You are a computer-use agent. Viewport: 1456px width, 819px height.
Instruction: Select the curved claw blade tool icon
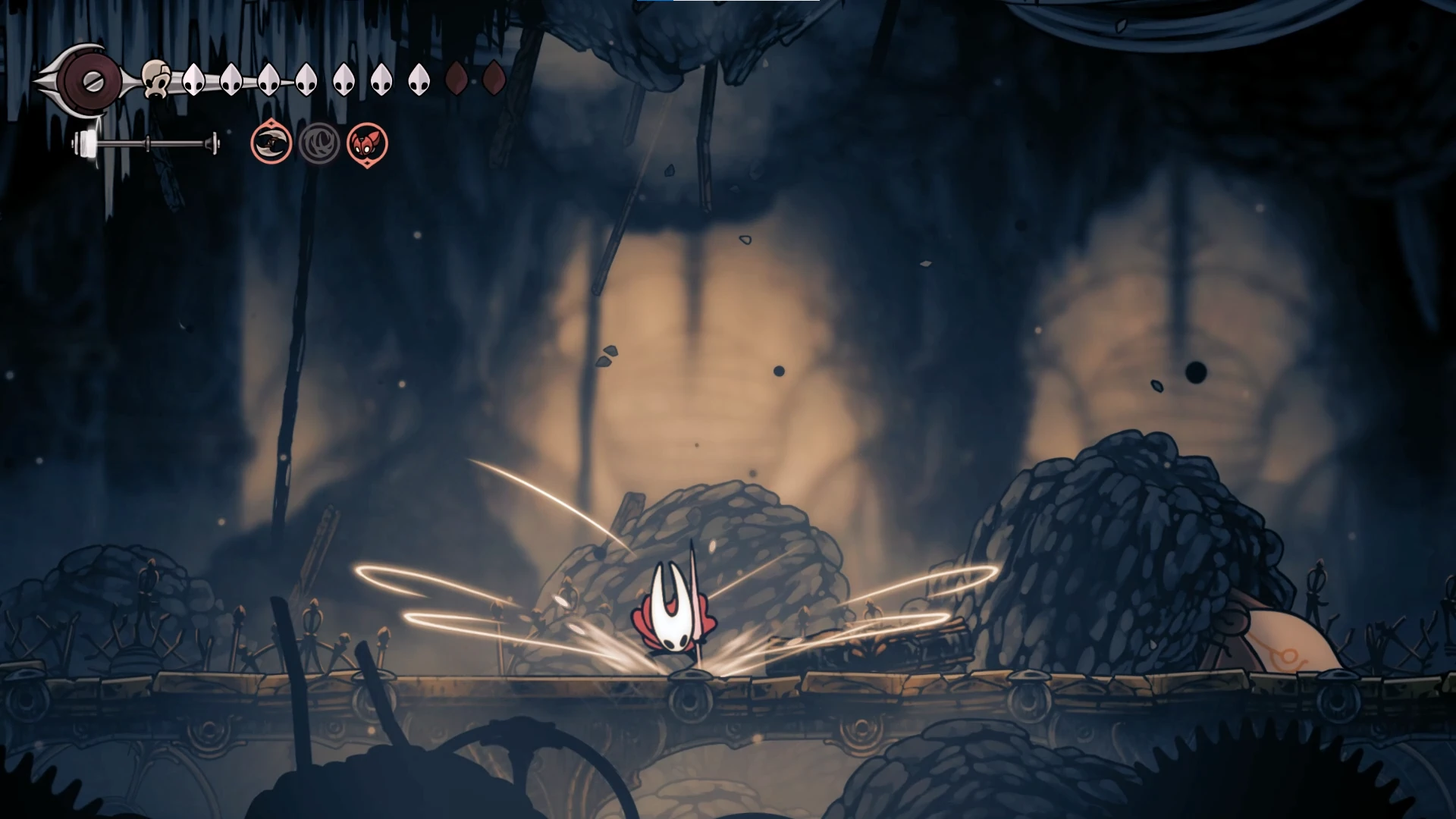[x=271, y=143]
